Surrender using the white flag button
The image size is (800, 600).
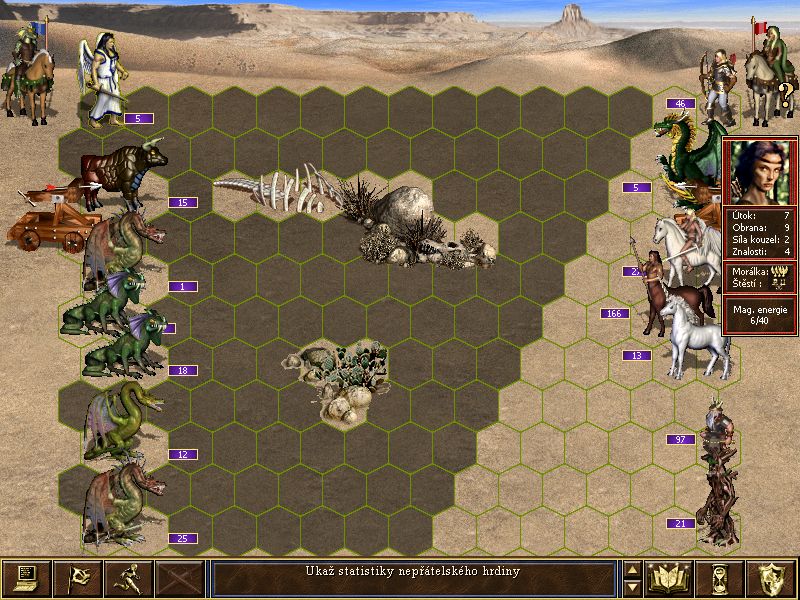[78, 578]
